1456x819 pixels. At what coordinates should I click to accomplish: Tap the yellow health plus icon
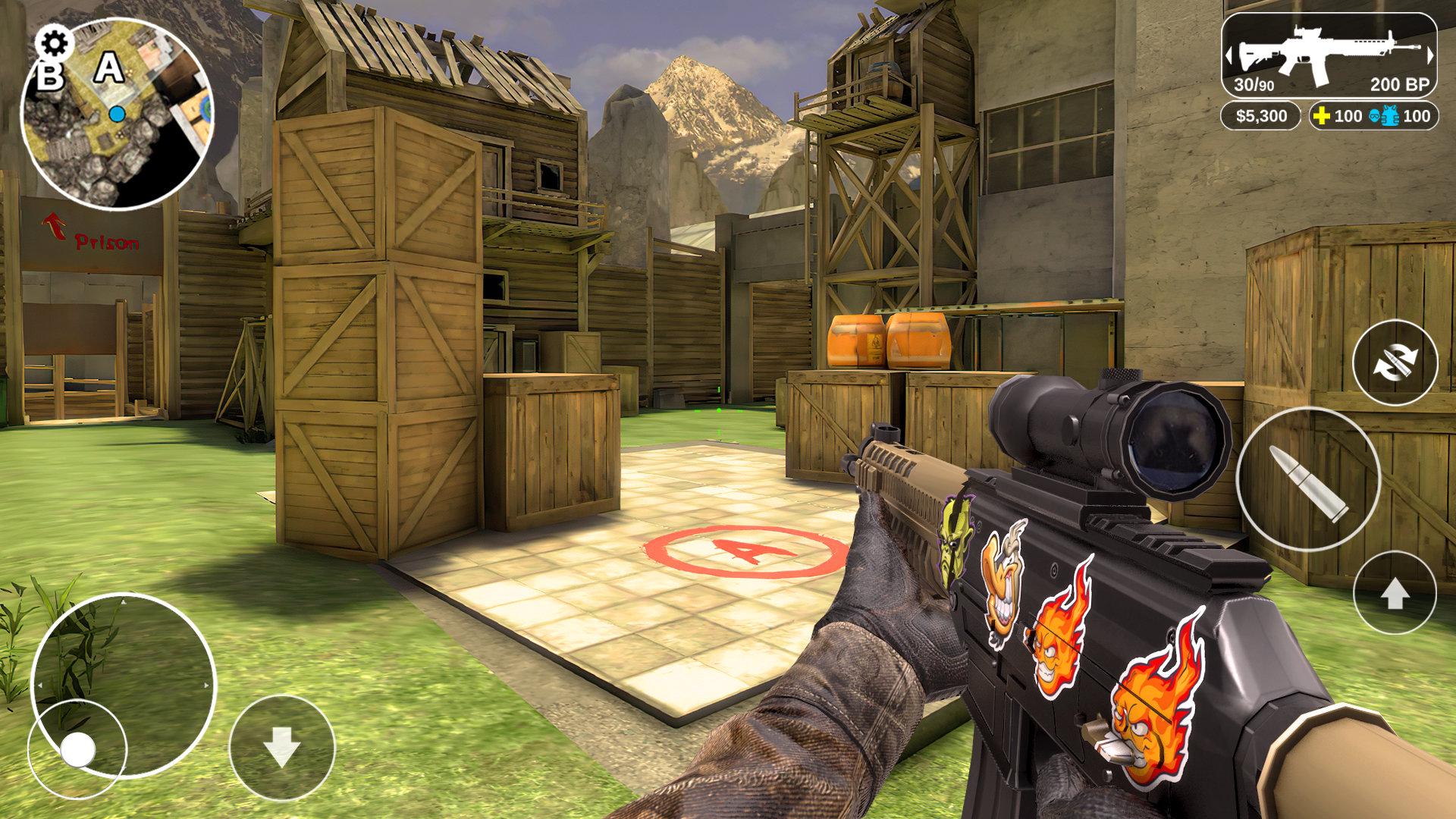click(x=1321, y=115)
